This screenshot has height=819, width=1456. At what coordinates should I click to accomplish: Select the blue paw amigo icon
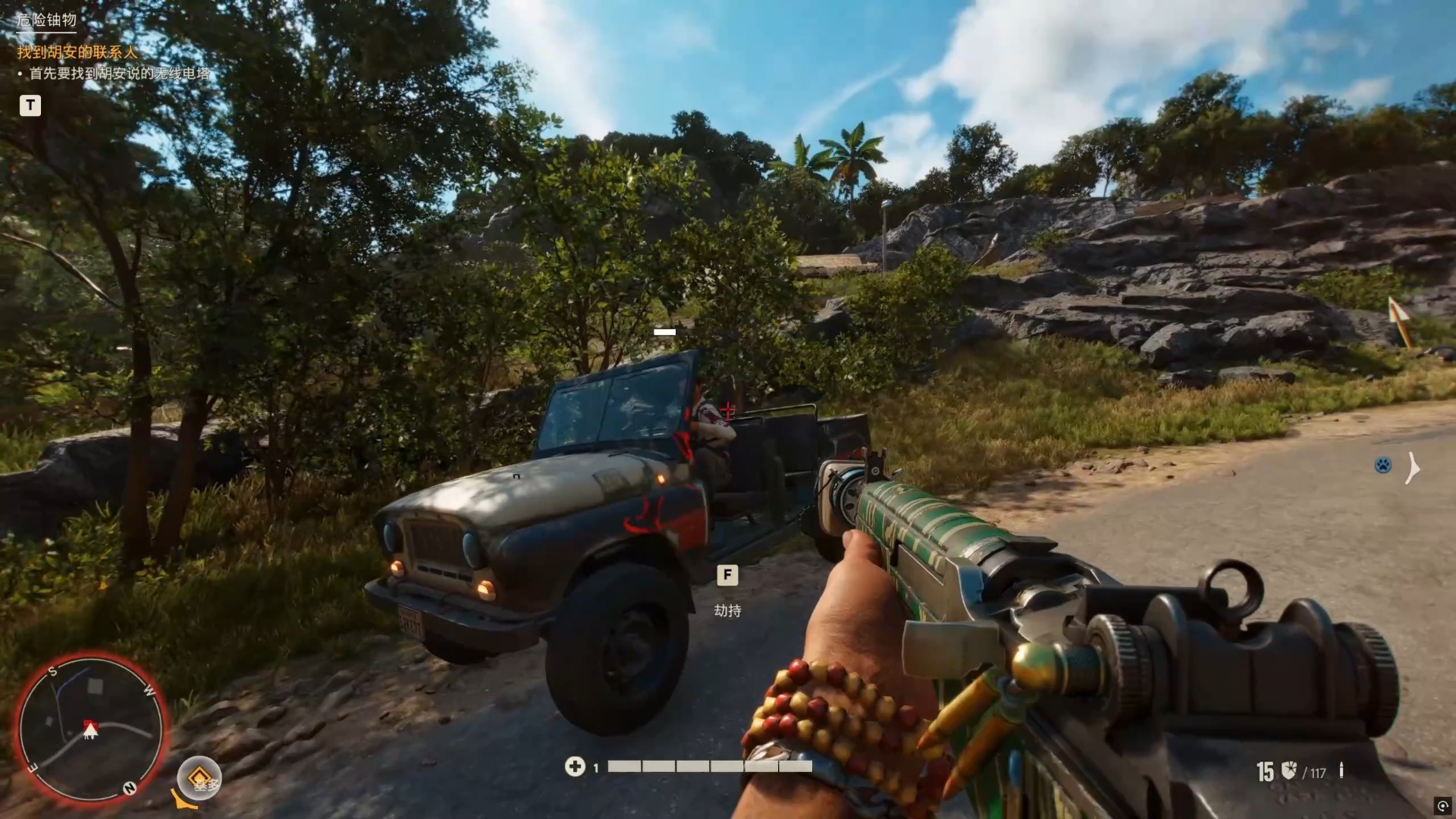pyautogui.click(x=1382, y=465)
